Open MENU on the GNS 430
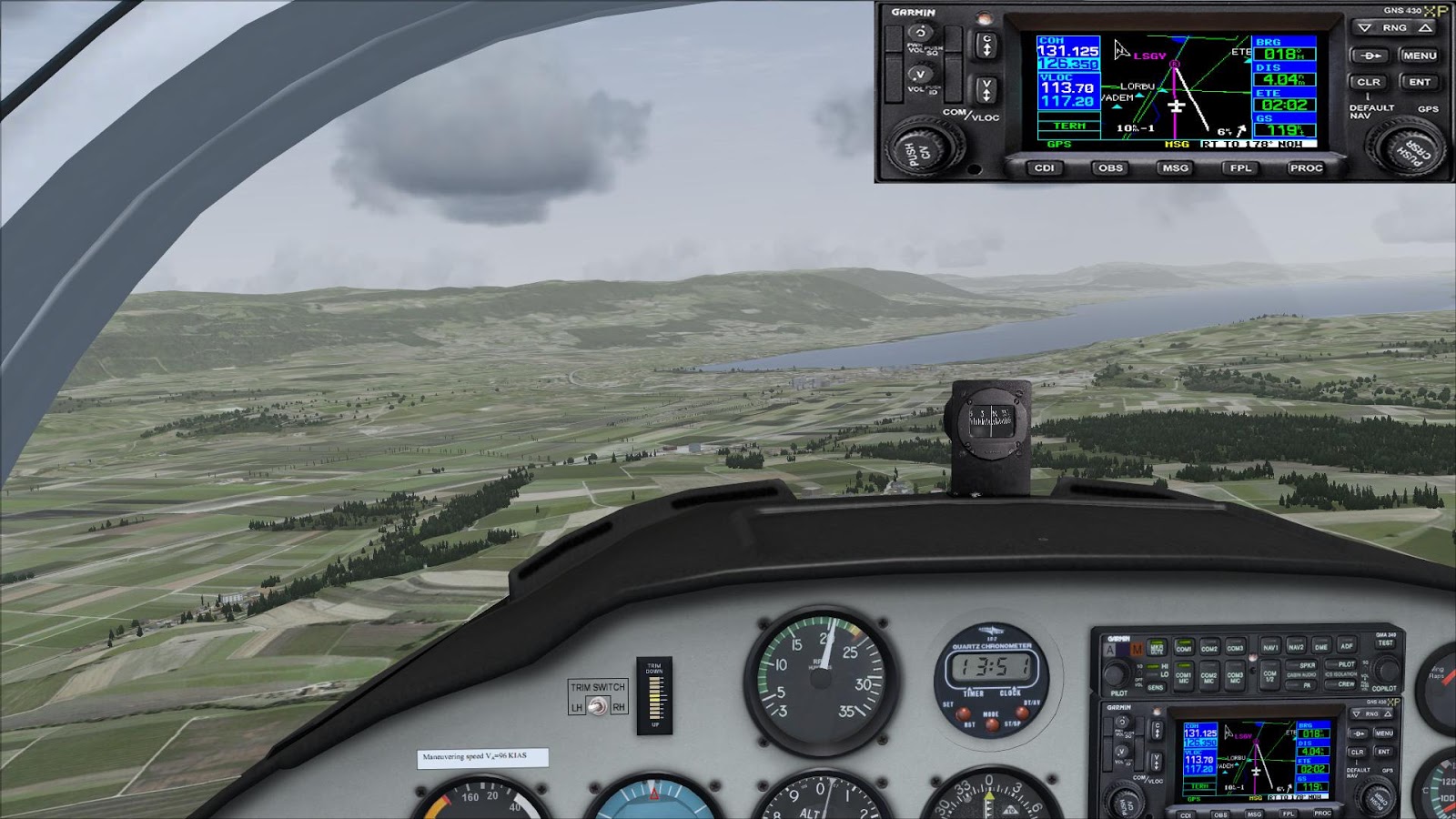The width and height of the screenshot is (1456, 819). (1421, 56)
